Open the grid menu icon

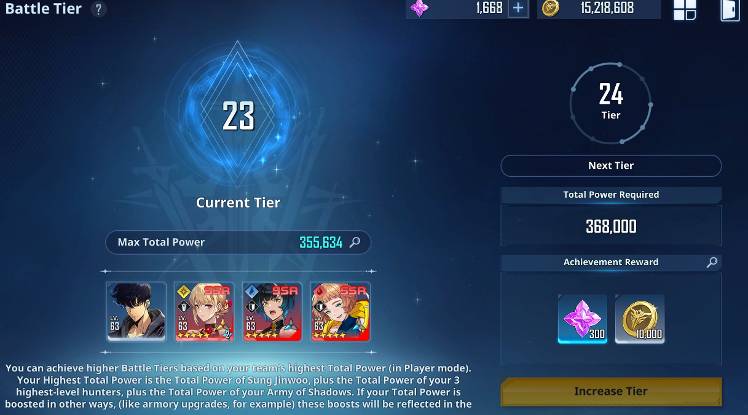(x=685, y=10)
